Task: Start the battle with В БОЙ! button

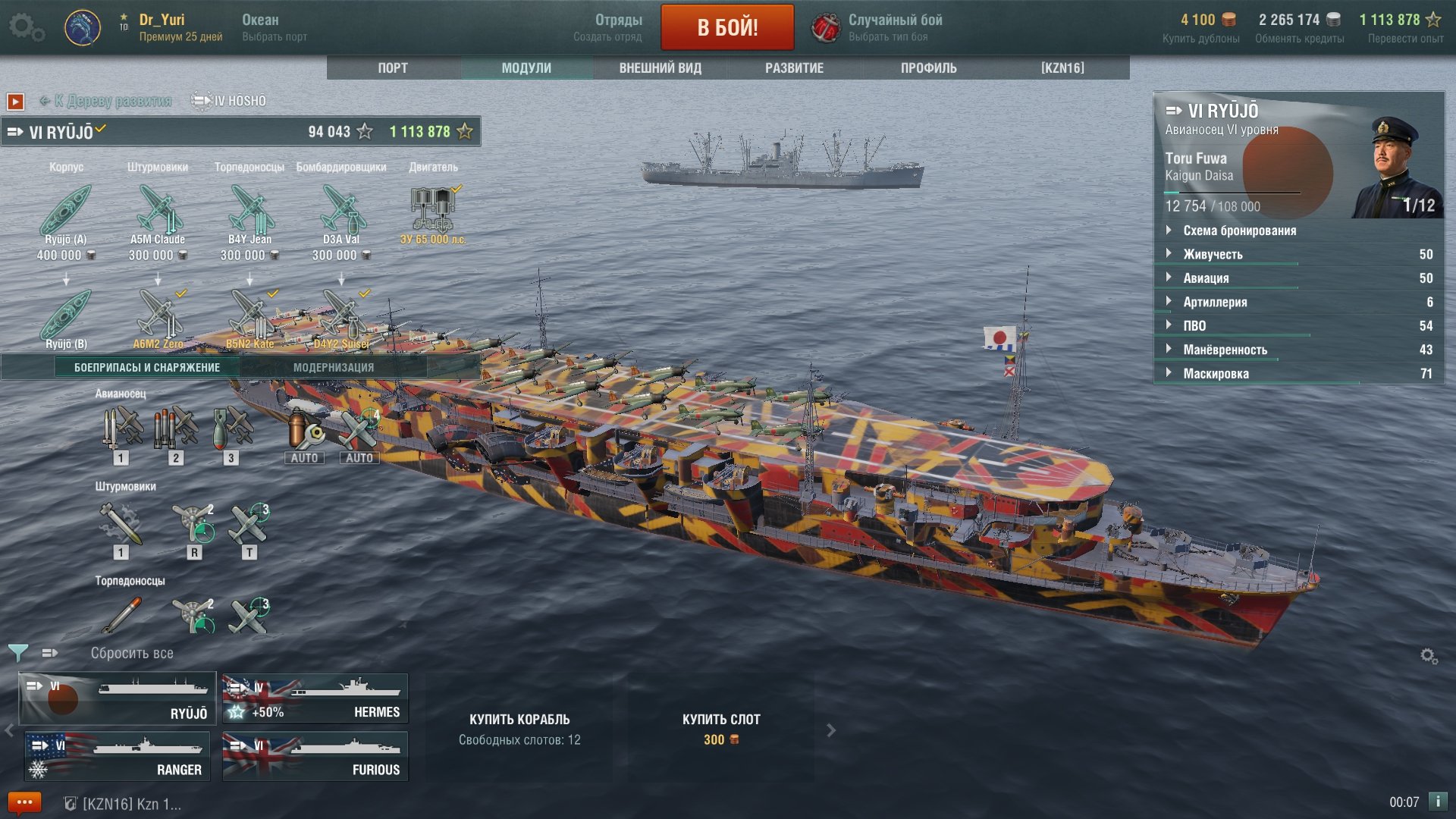Action: point(727,27)
